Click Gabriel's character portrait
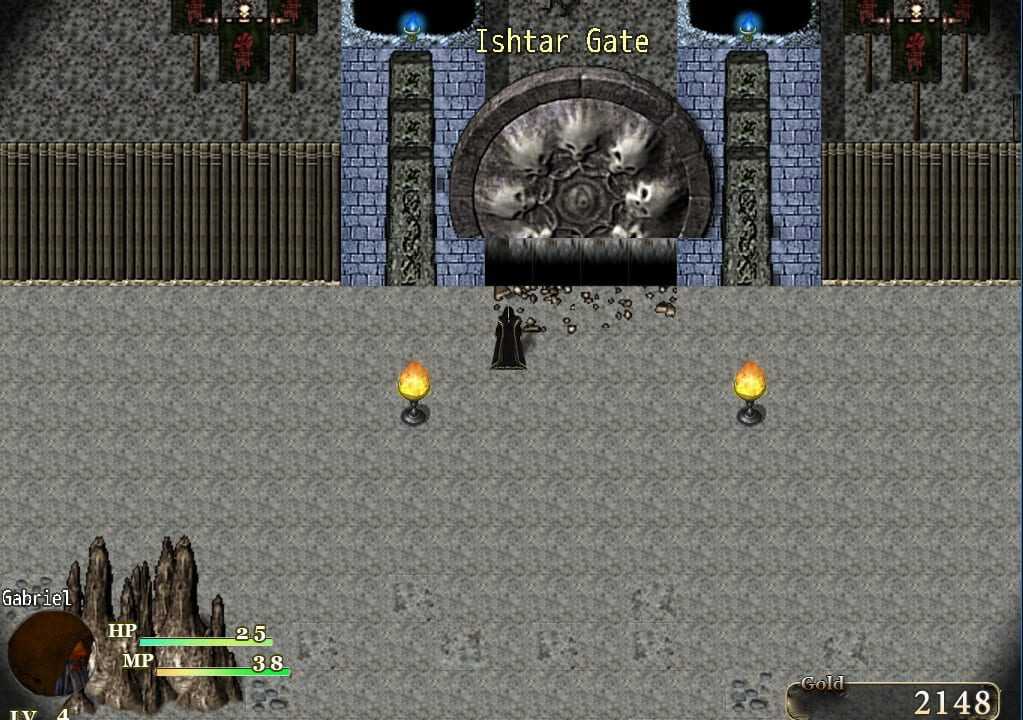The width and height of the screenshot is (1023, 720). pos(50,654)
